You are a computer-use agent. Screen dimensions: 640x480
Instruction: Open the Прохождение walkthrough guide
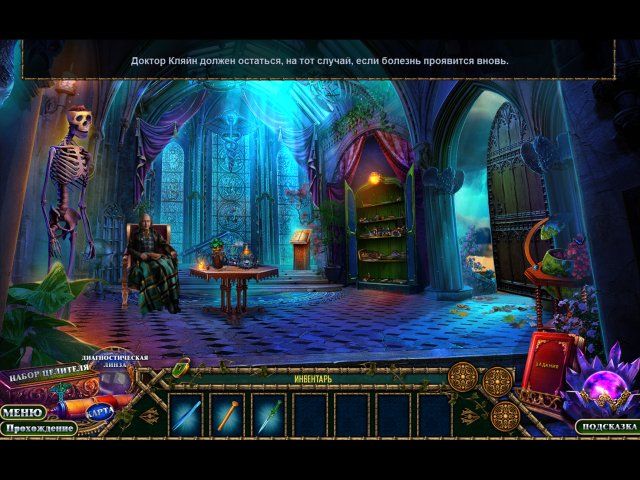pos(39,428)
